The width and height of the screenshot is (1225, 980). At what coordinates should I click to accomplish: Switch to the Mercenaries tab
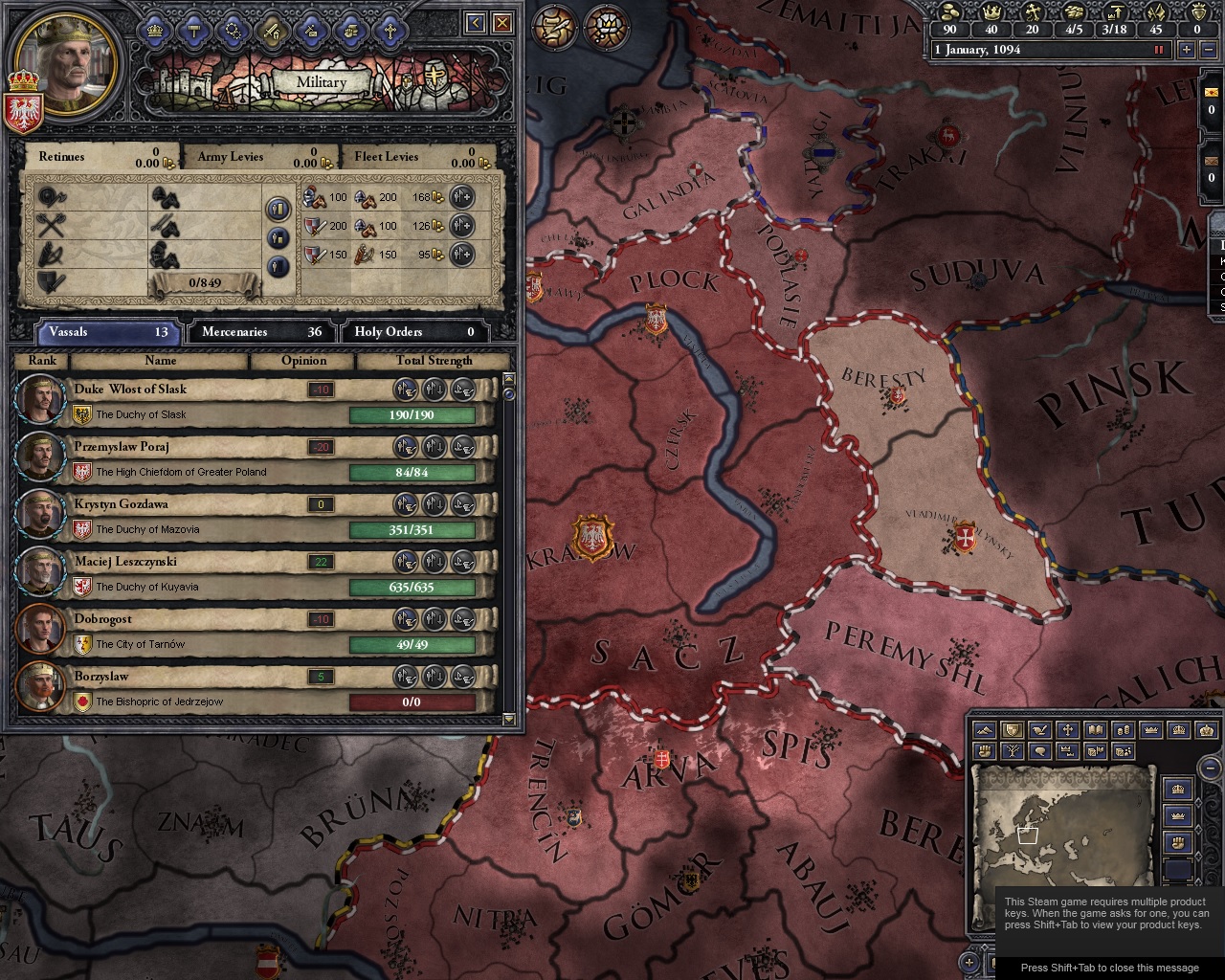pos(260,332)
